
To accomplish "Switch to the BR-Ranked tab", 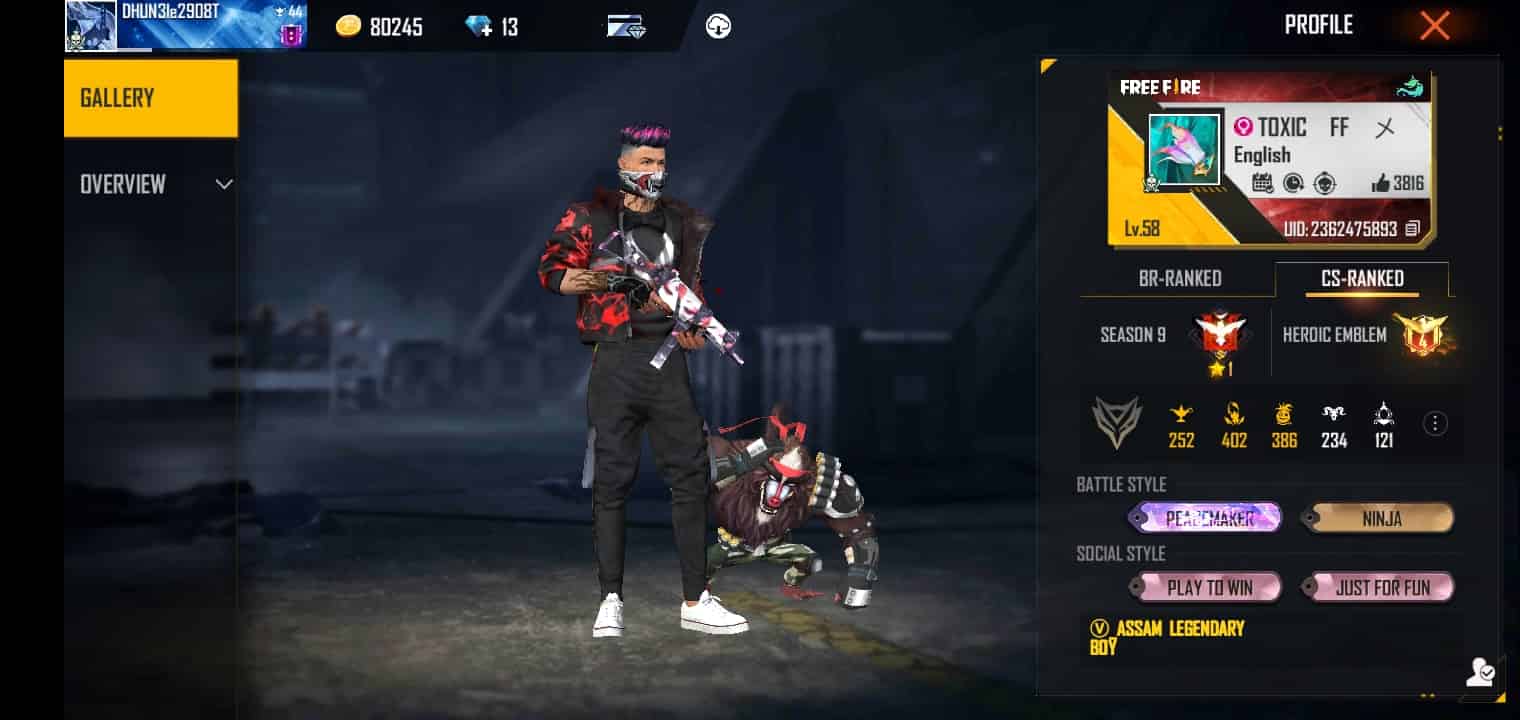I will (x=1180, y=279).
